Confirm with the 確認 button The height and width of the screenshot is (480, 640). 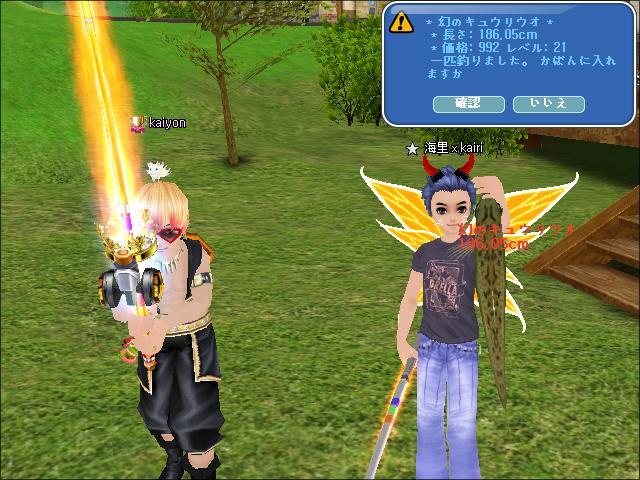point(468,104)
